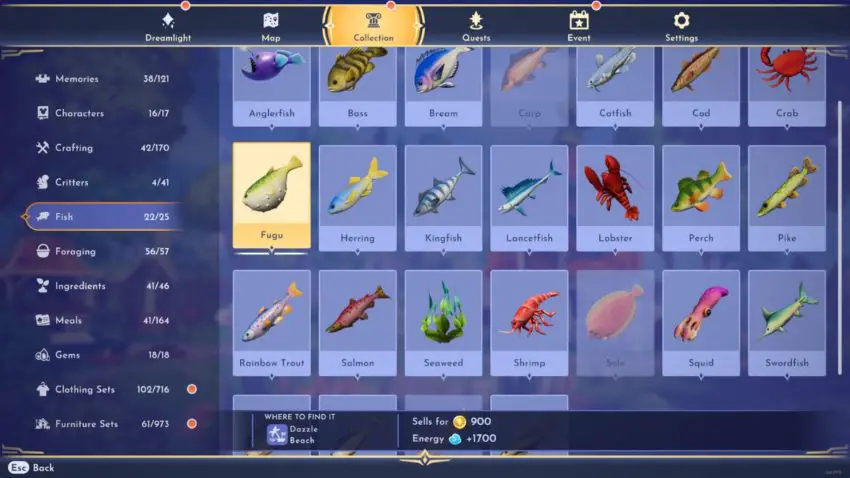Go to the Quests tab
850x478 pixels.
click(x=476, y=27)
